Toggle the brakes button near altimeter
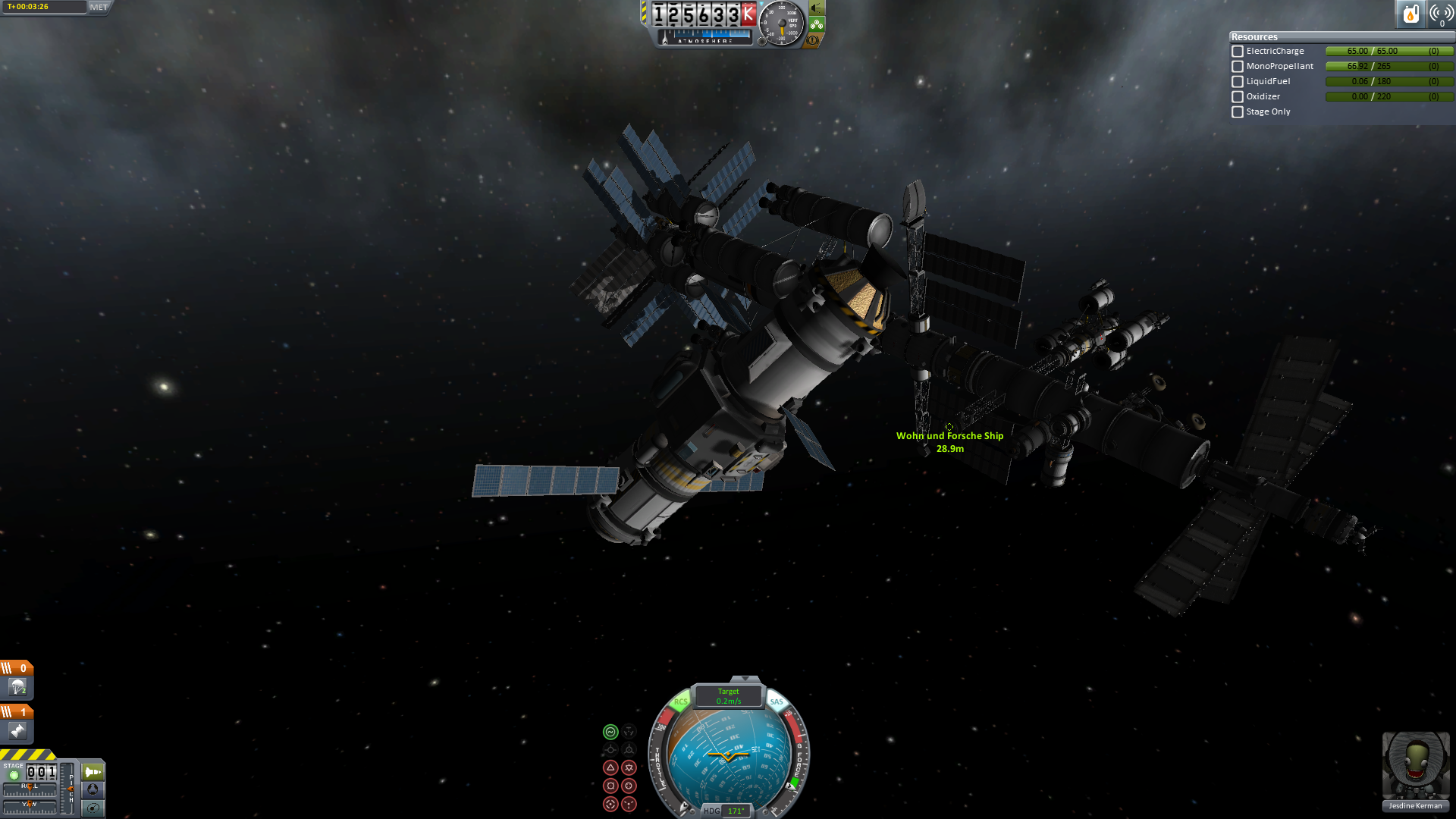 [x=813, y=40]
